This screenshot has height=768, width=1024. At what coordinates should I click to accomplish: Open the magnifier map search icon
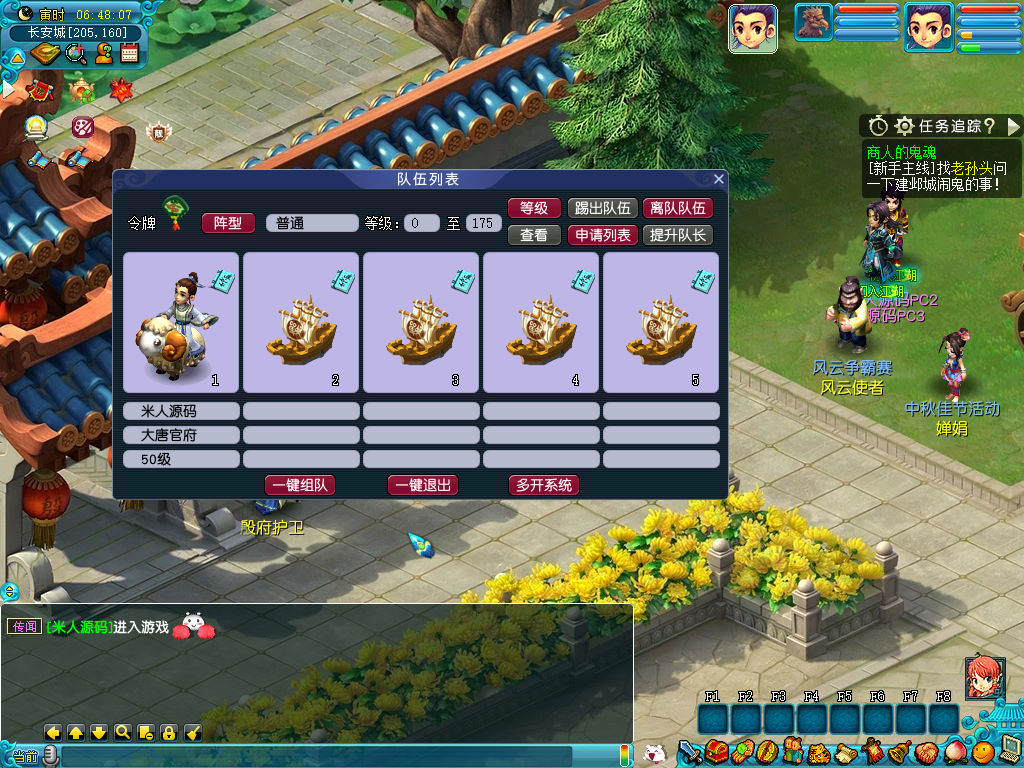(x=75, y=55)
